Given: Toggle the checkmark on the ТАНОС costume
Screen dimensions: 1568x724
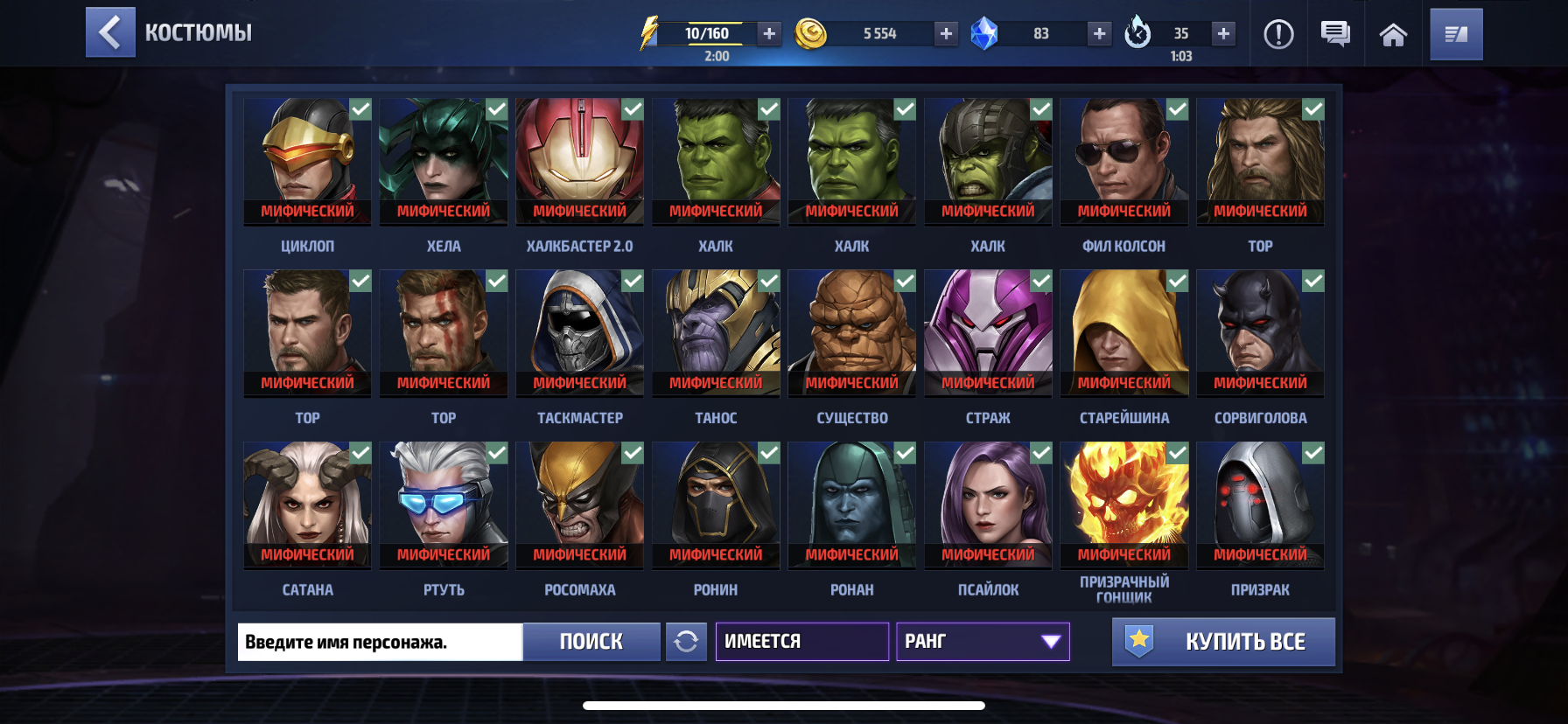Looking at the screenshot, I should click(x=769, y=280).
